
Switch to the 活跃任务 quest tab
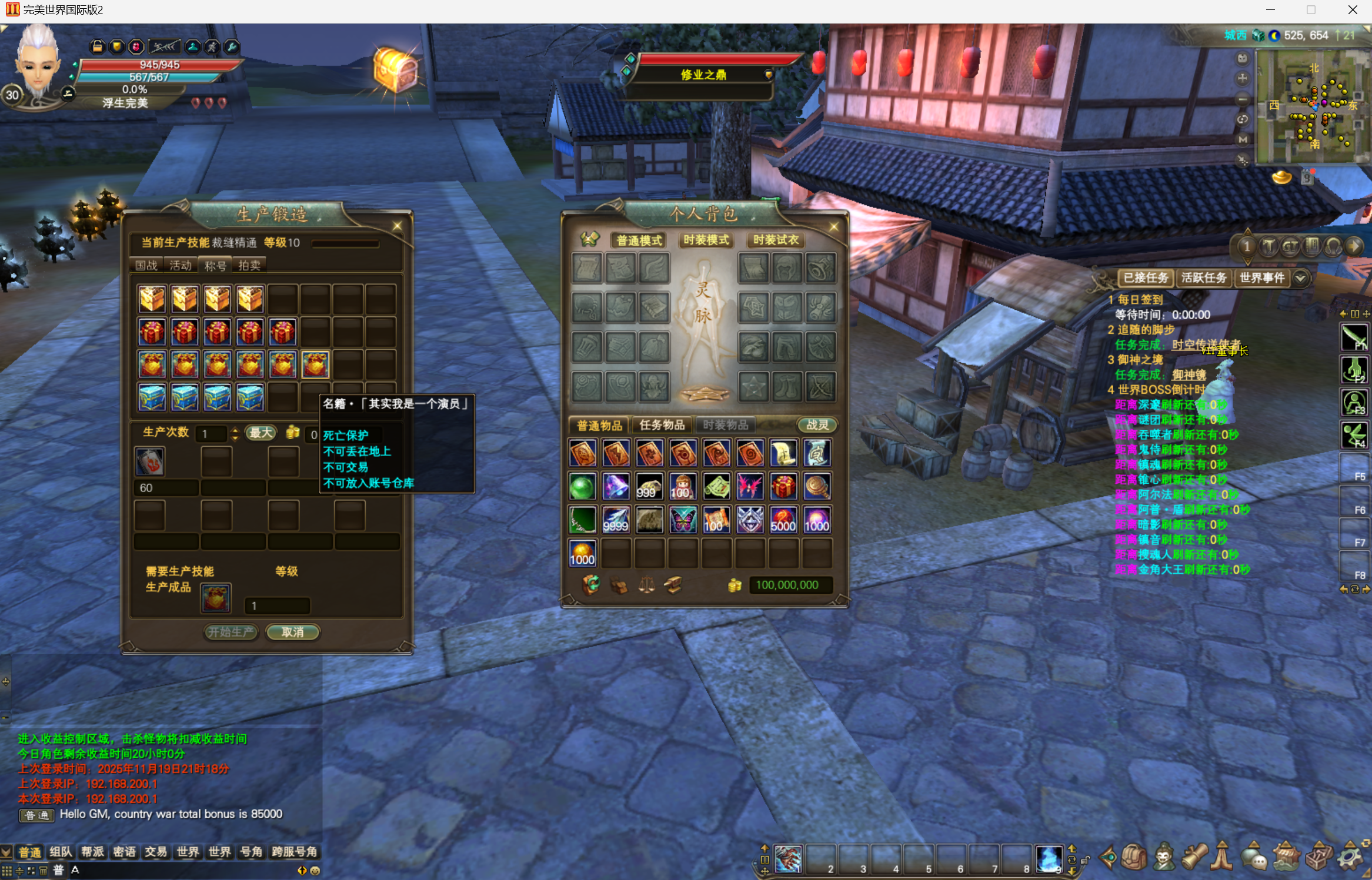1203,278
